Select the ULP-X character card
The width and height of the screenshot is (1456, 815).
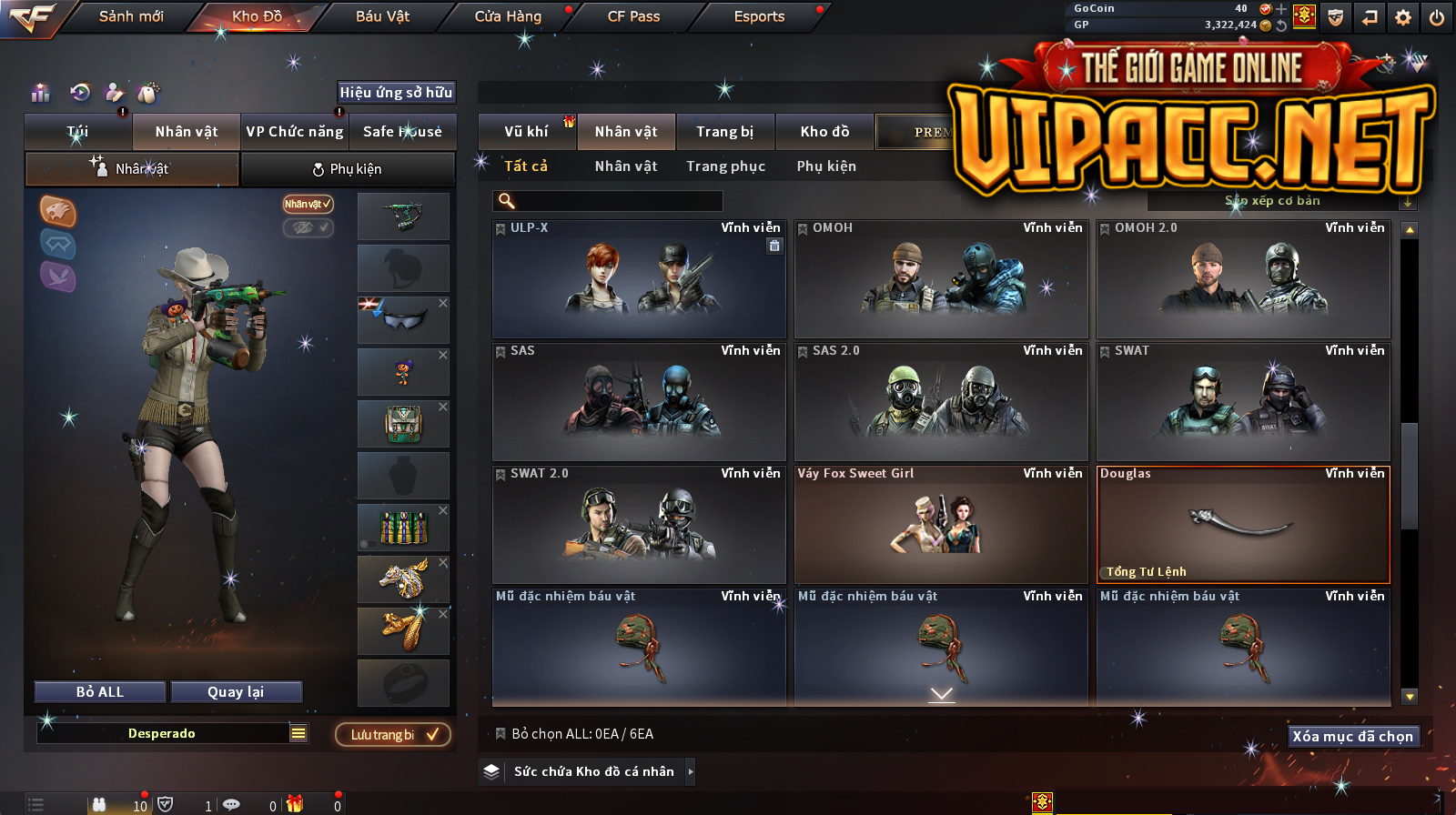(x=639, y=279)
